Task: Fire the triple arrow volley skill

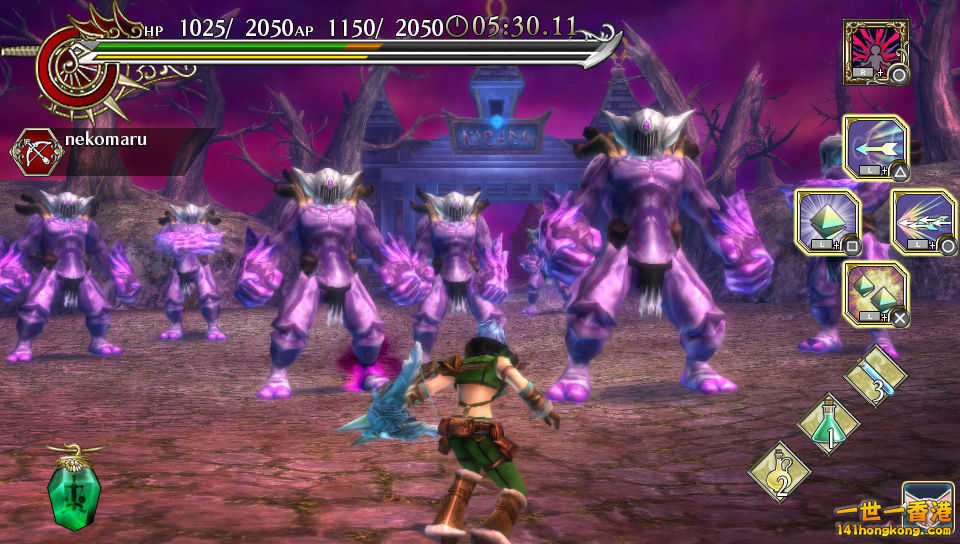Action: point(922,221)
